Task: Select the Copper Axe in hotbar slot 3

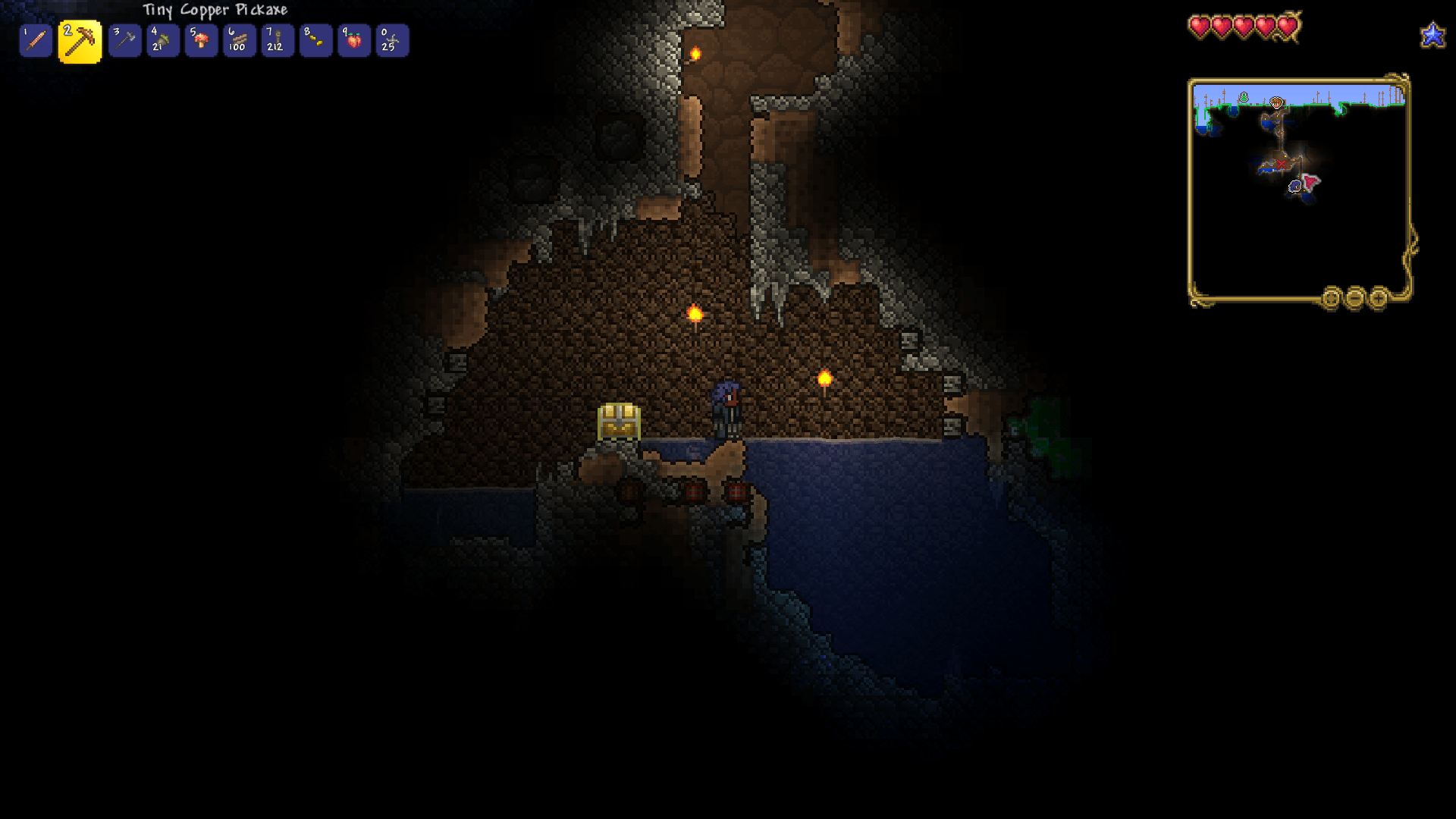Action: (125, 41)
